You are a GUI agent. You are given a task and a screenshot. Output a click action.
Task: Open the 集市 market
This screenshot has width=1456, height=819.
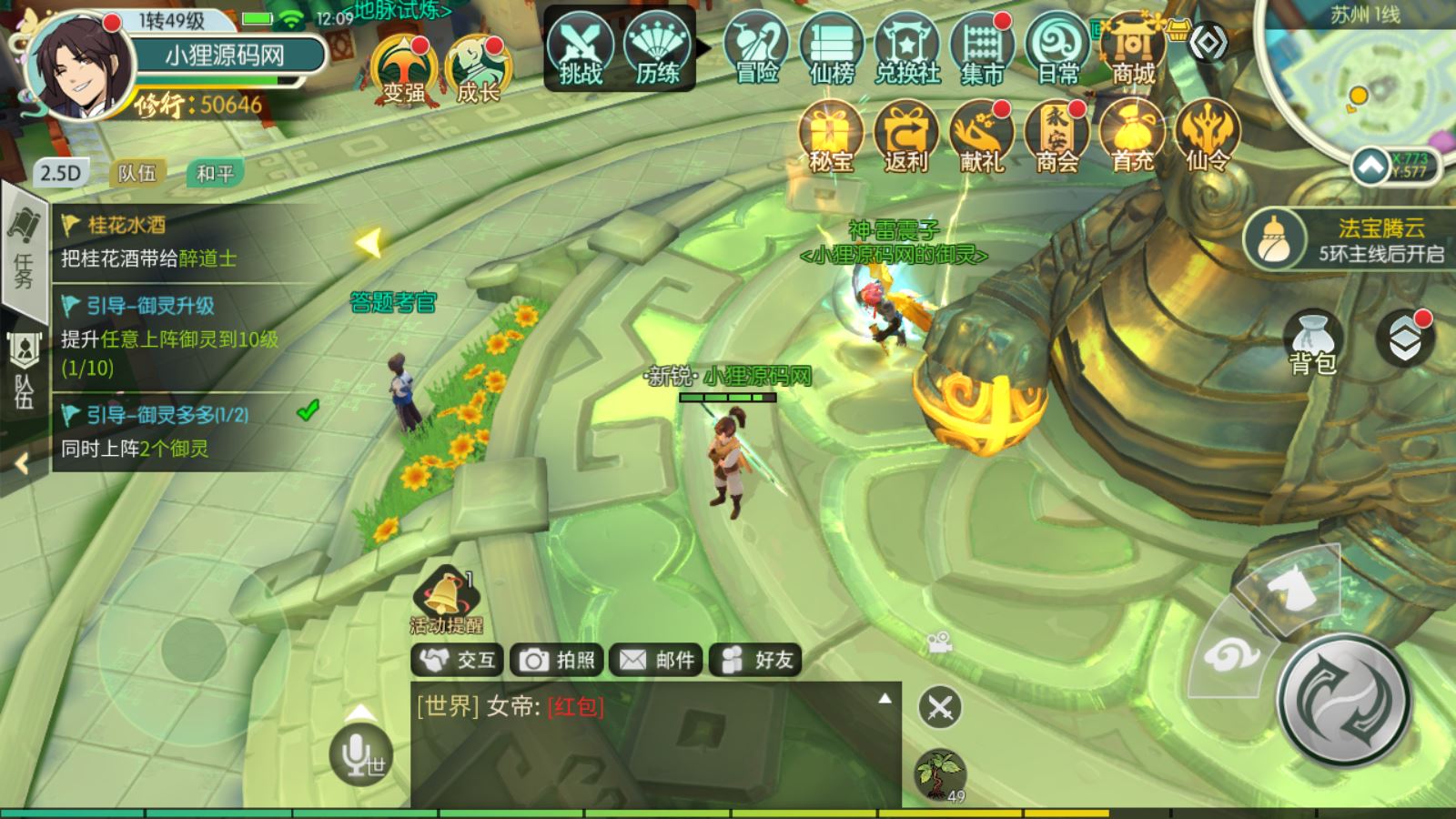click(982, 51)
